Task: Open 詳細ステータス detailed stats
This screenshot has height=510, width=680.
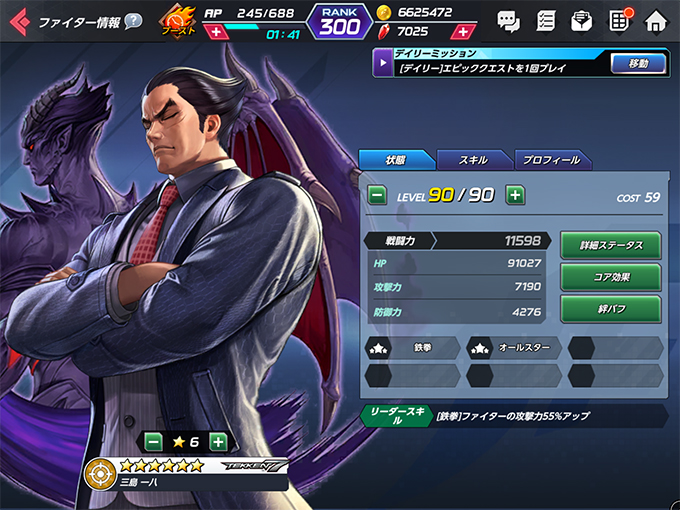Action: point(610,245)
